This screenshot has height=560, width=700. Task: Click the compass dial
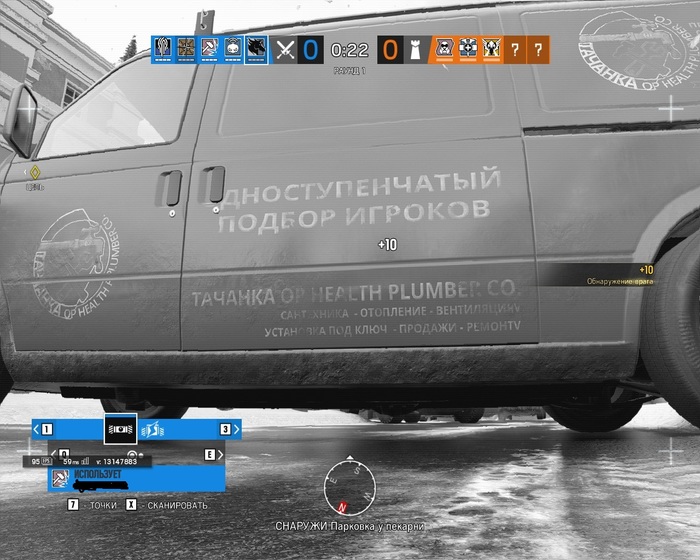coord(350,486)
